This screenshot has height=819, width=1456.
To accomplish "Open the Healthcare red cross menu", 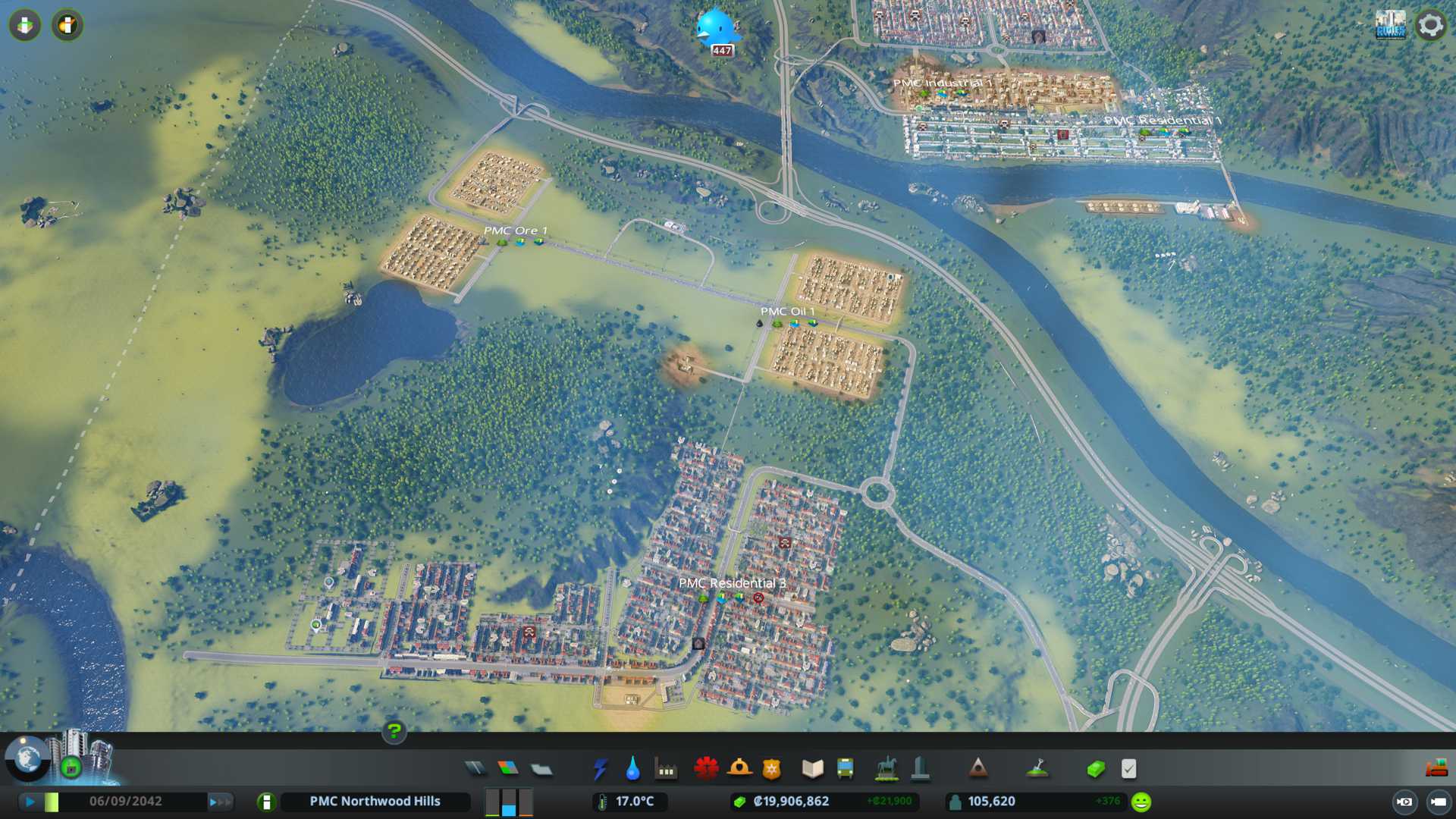I will [706, 769].
